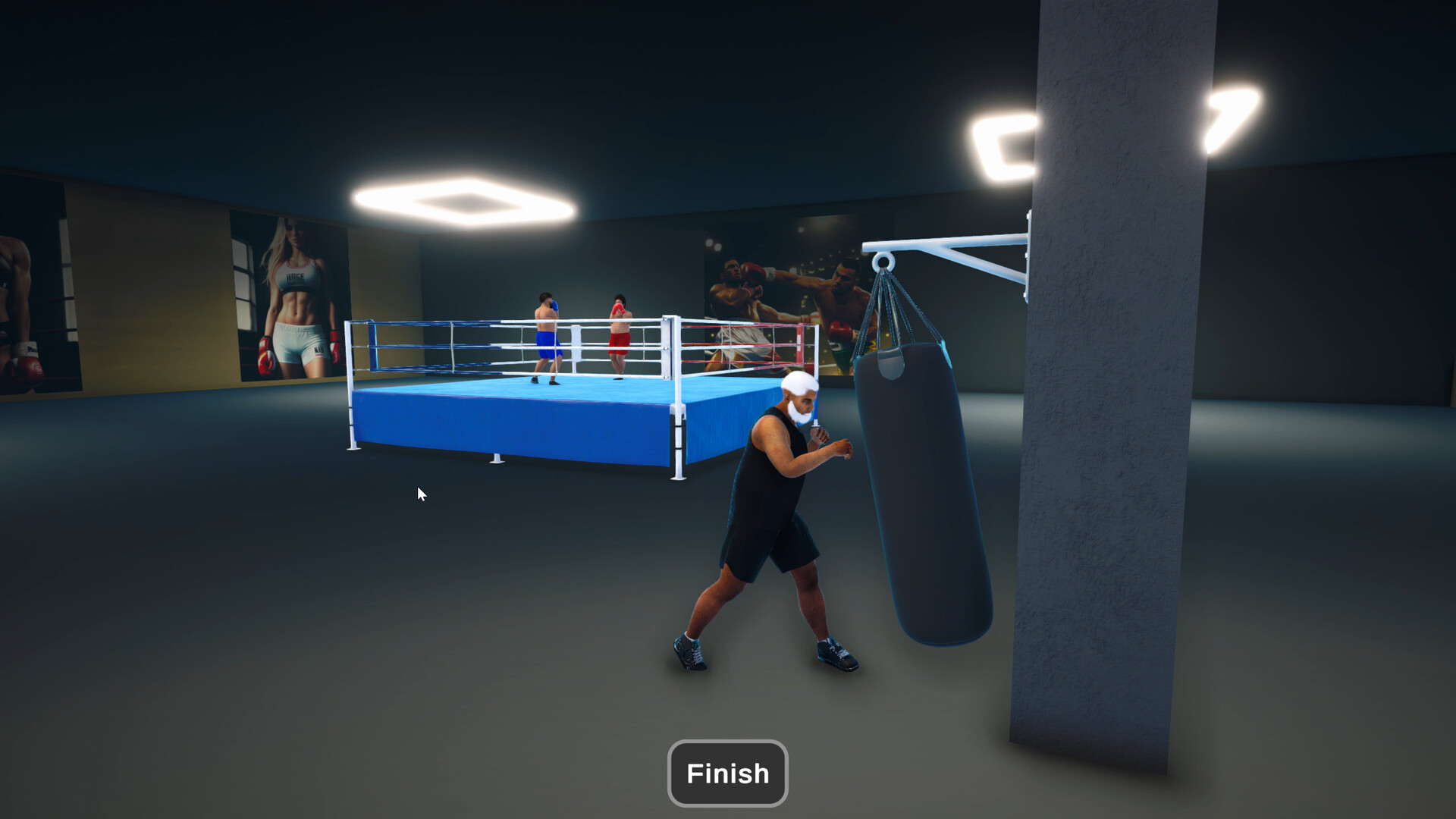Click the ceiling light near the pillar
This screenshot has width=1456, height=819.
1001,140
